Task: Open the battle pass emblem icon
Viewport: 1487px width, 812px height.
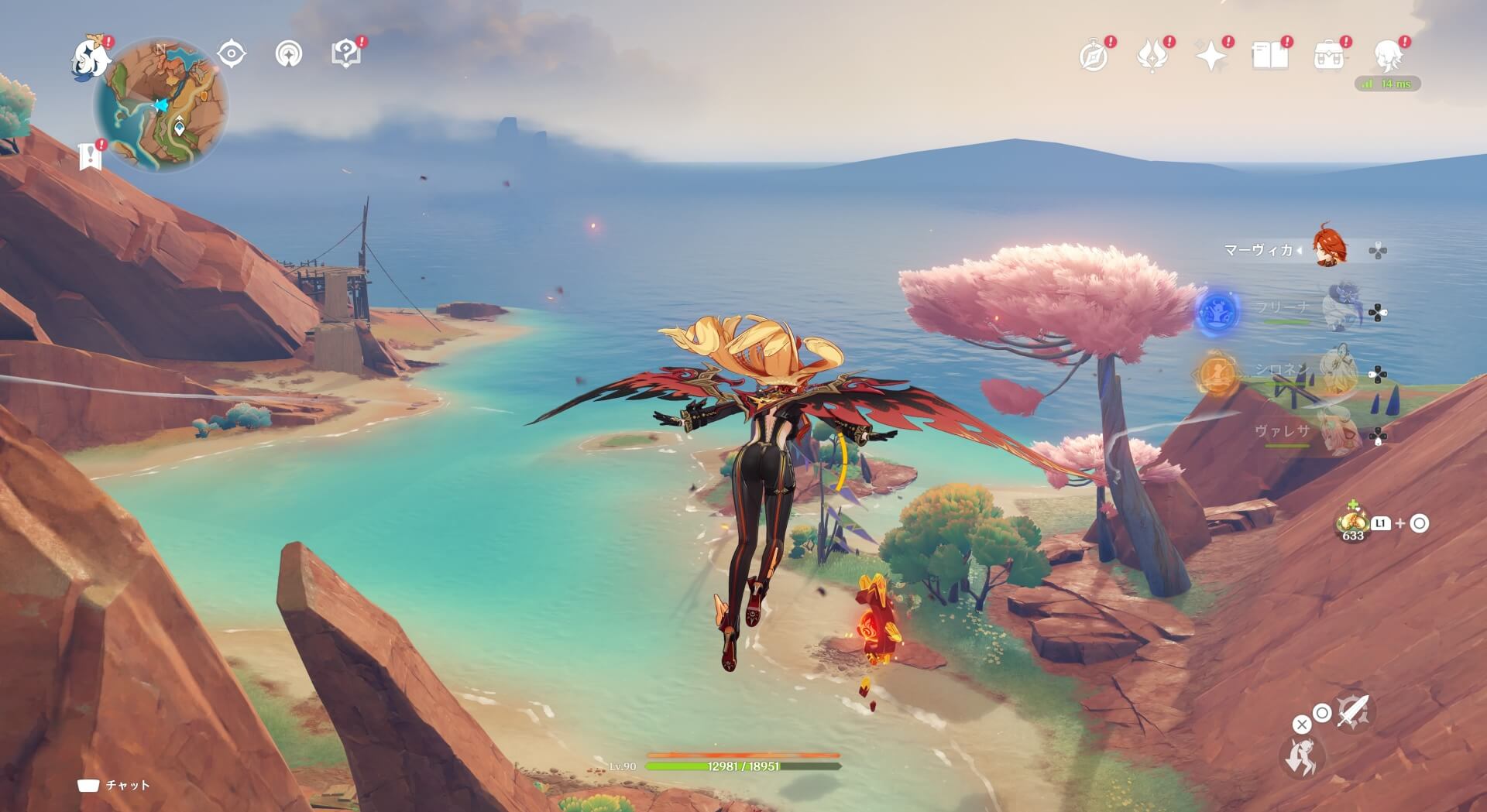Action: pos(1152,56)
